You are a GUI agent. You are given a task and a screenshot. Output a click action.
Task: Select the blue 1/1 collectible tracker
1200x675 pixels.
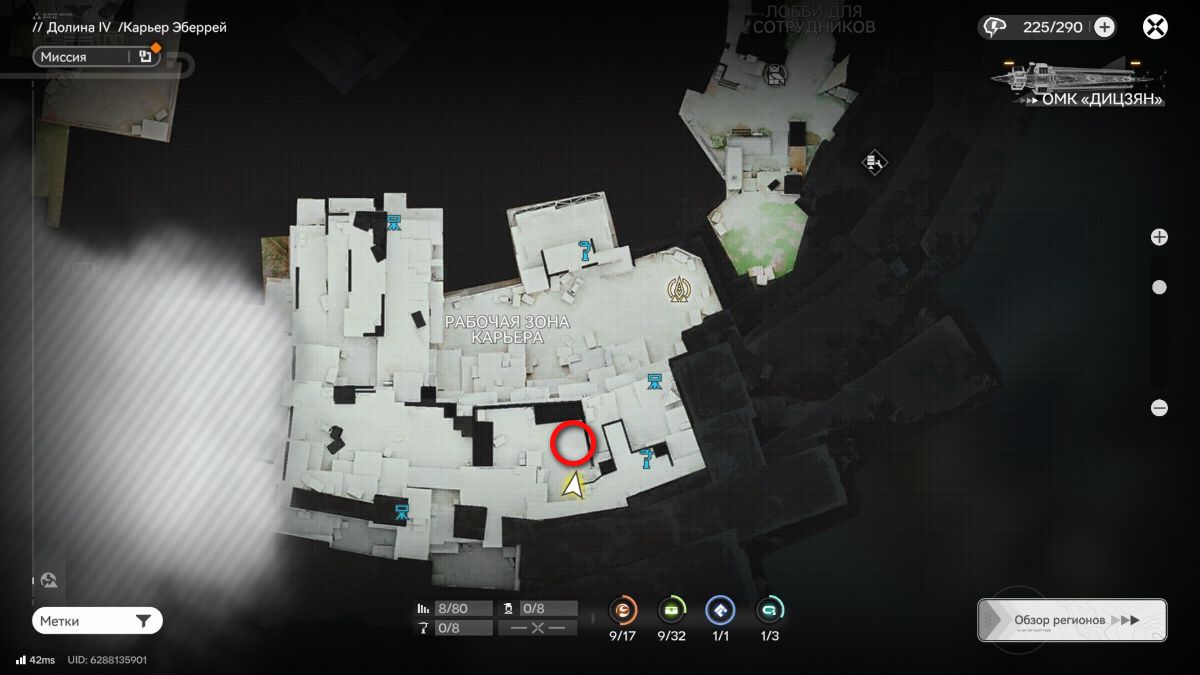tap(720, 610)
